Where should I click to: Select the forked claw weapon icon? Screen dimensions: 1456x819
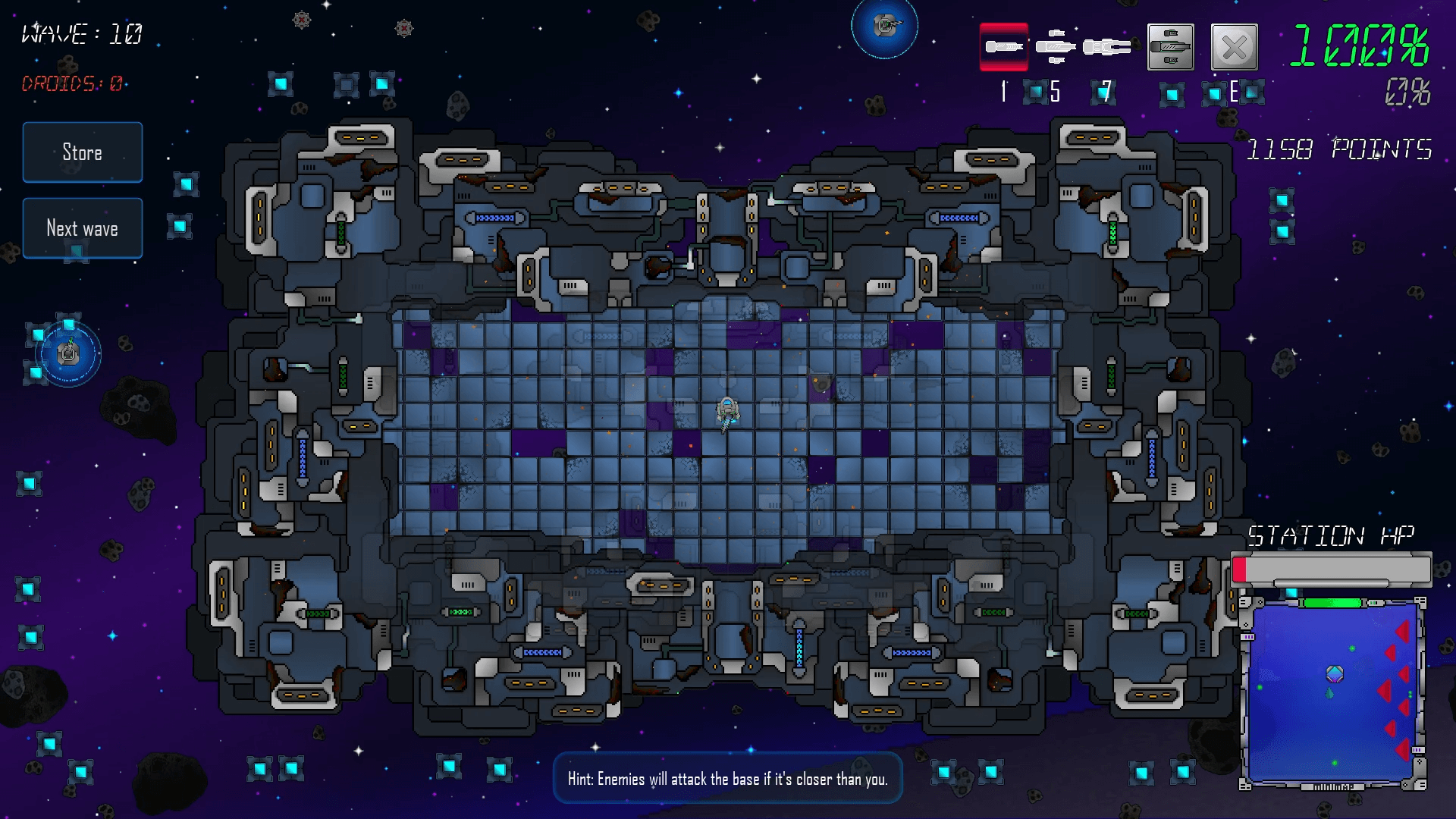point(1106,47)
